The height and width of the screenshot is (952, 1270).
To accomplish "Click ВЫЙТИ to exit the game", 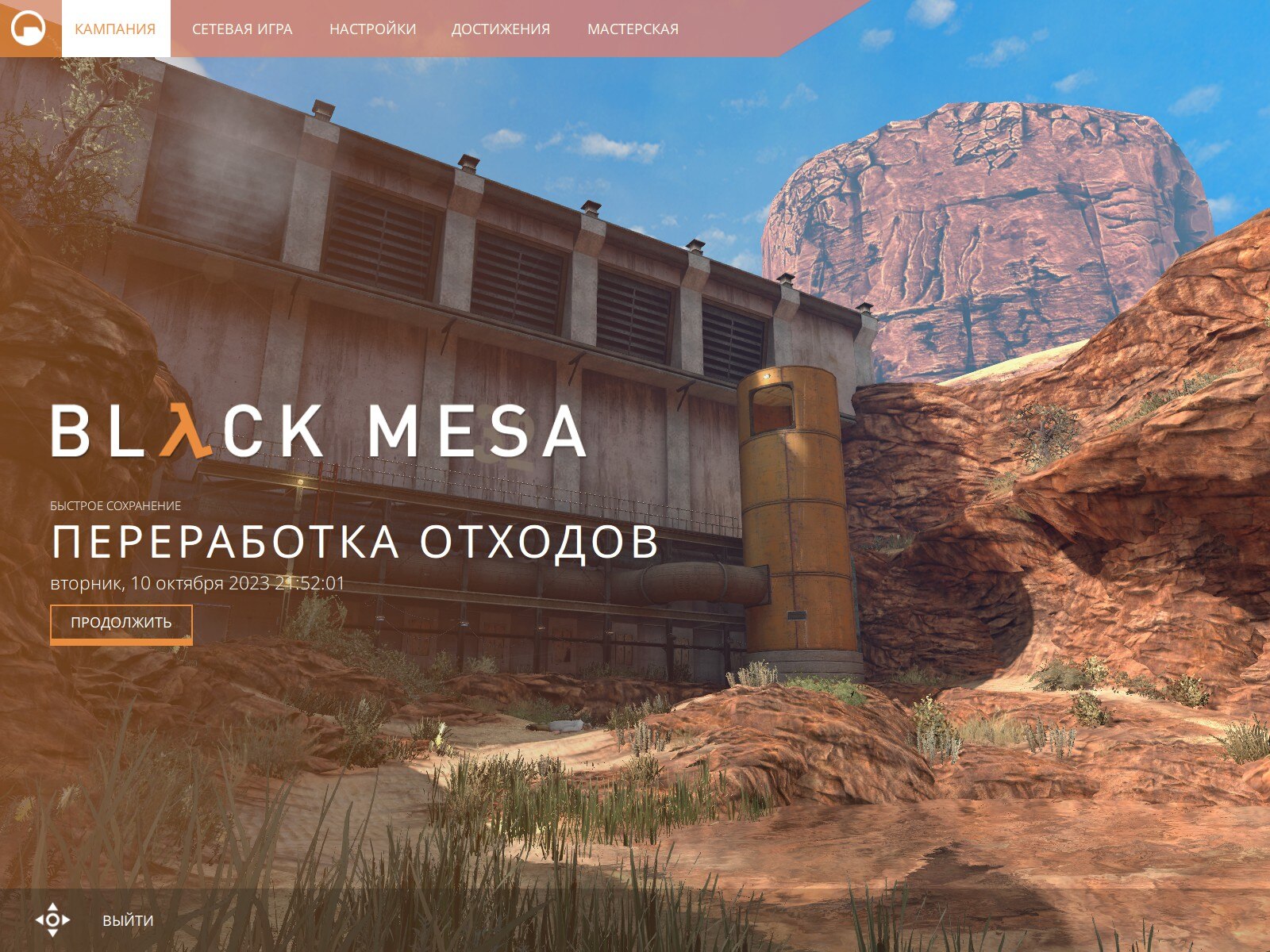I will tap(127, 920).
